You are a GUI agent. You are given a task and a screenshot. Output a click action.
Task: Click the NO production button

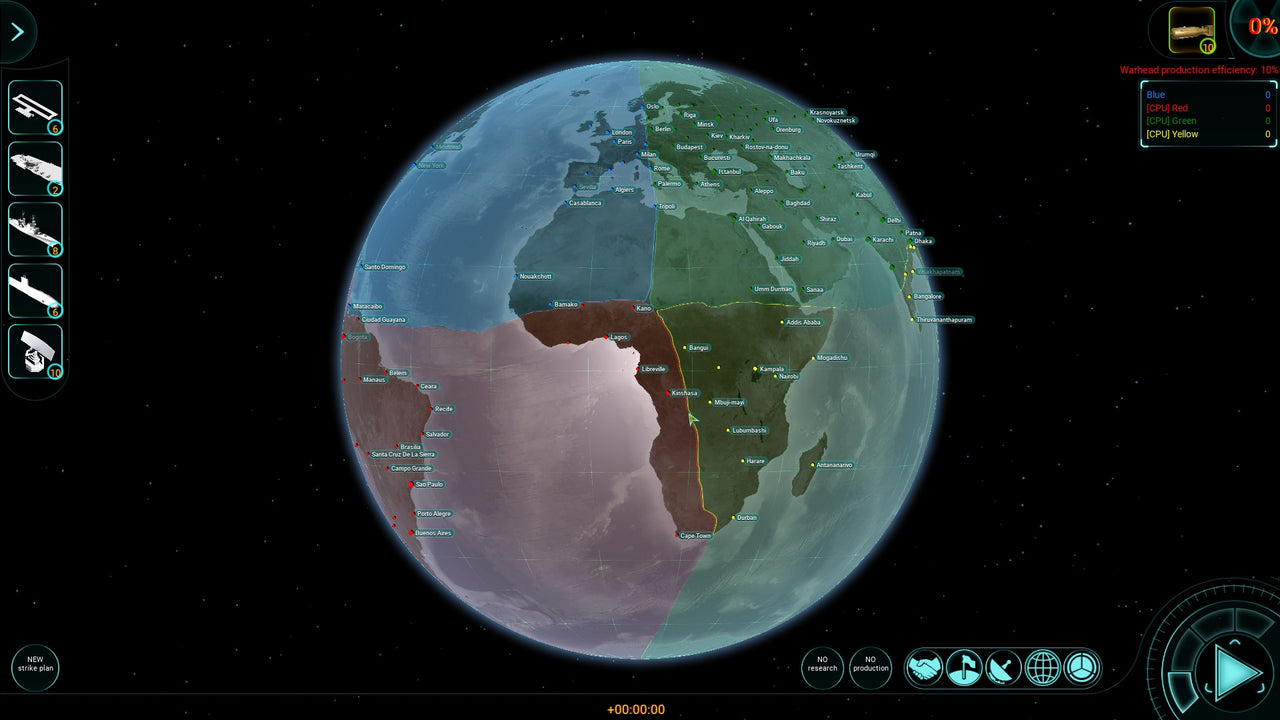pyautogui.click(x=871, y=665)
